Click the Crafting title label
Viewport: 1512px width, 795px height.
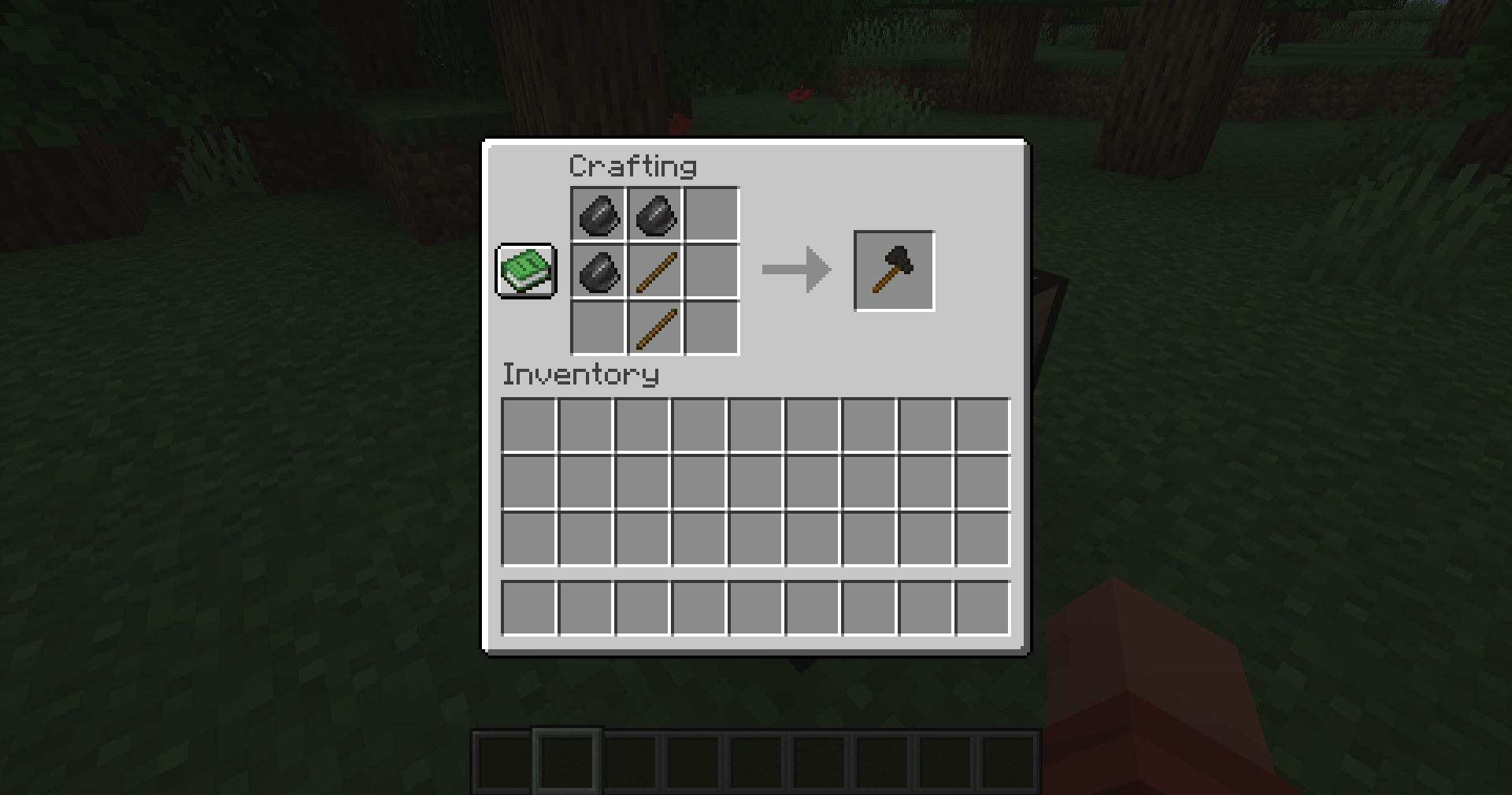[x=632, y=165]
